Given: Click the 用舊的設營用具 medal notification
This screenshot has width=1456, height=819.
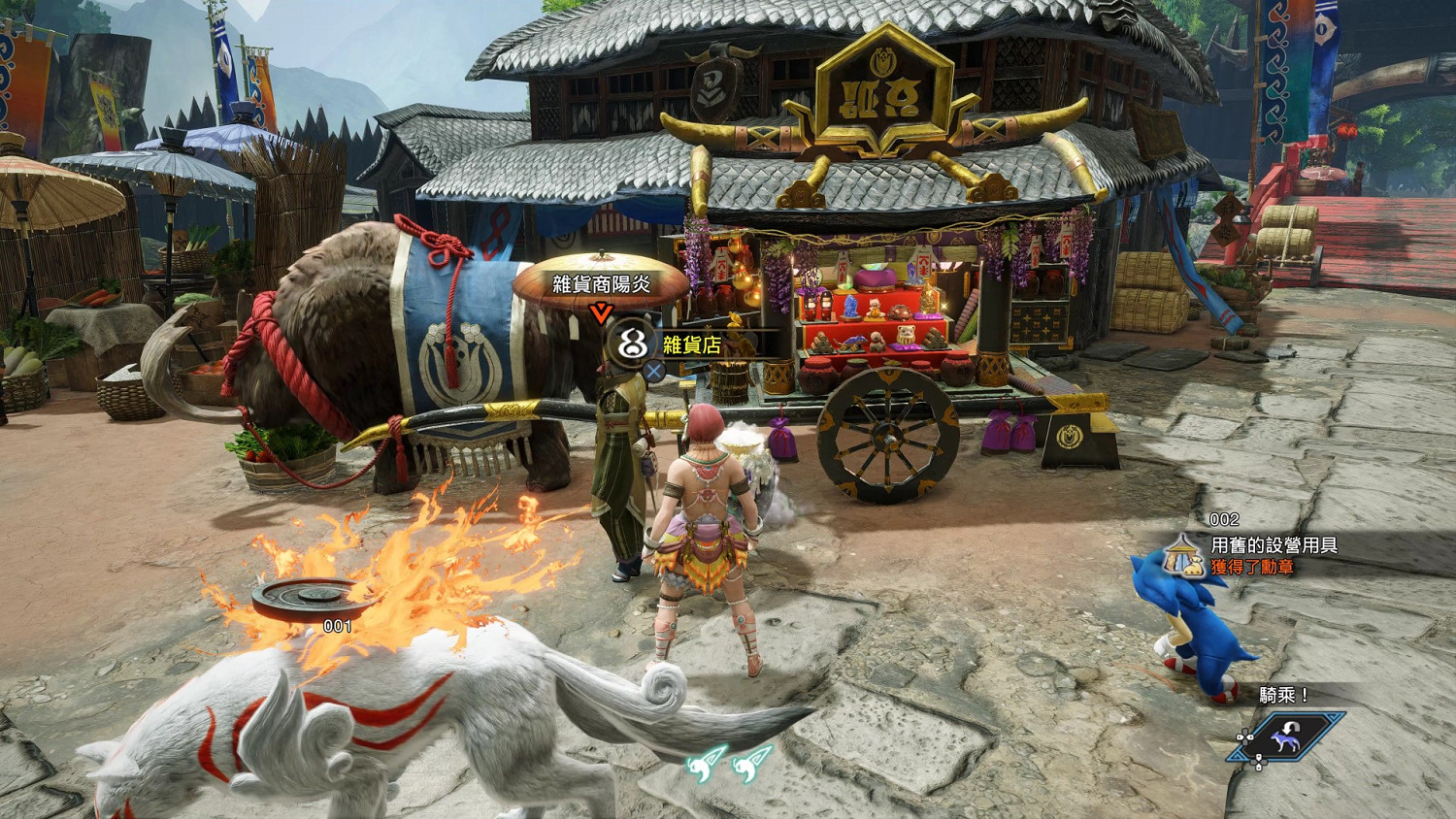Looking at the screenshot, I should pyautogui.click(x=1274, y=545).
